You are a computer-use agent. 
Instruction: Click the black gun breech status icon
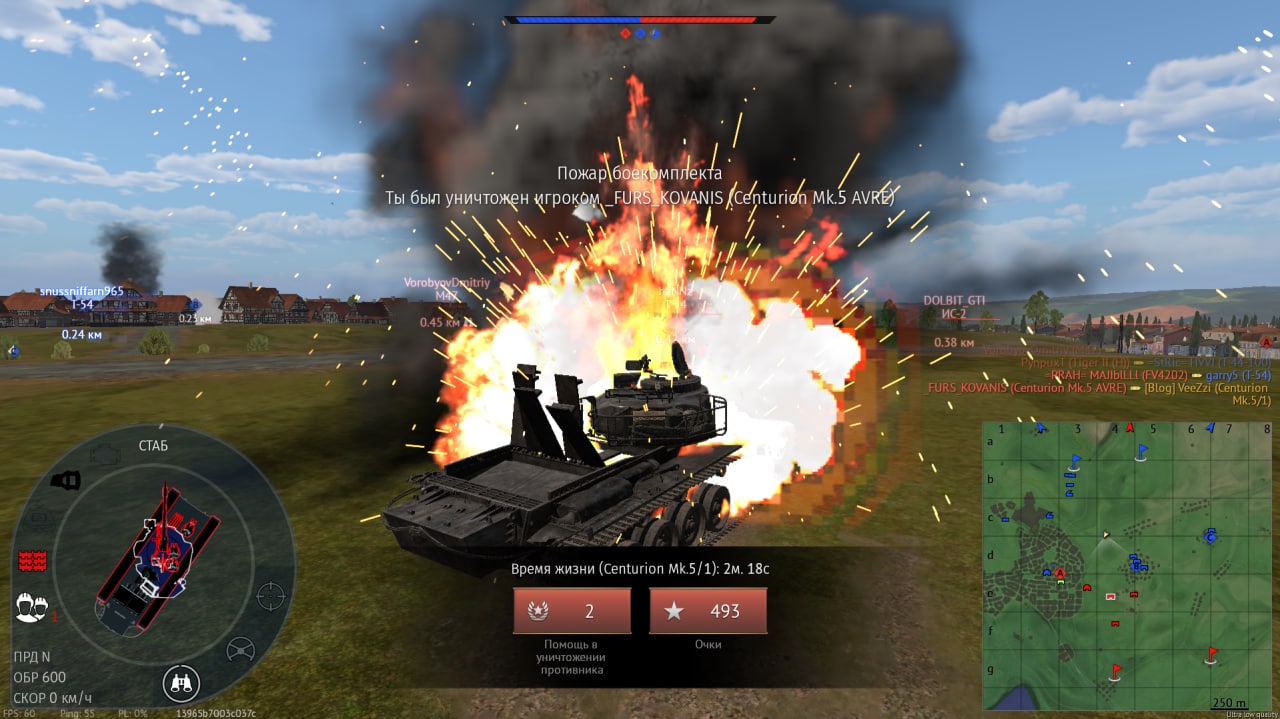pyautogui.click(x=66, y=481)
